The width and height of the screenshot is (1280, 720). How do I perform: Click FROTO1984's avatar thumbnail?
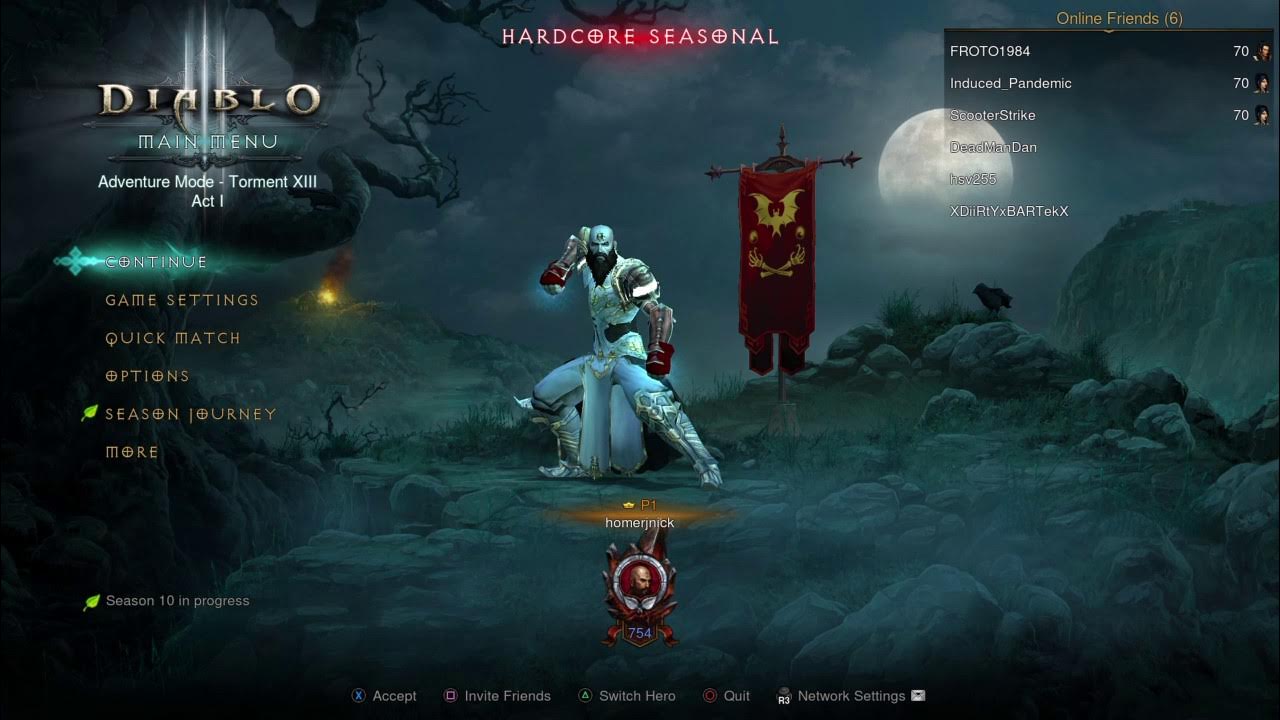1264,51
